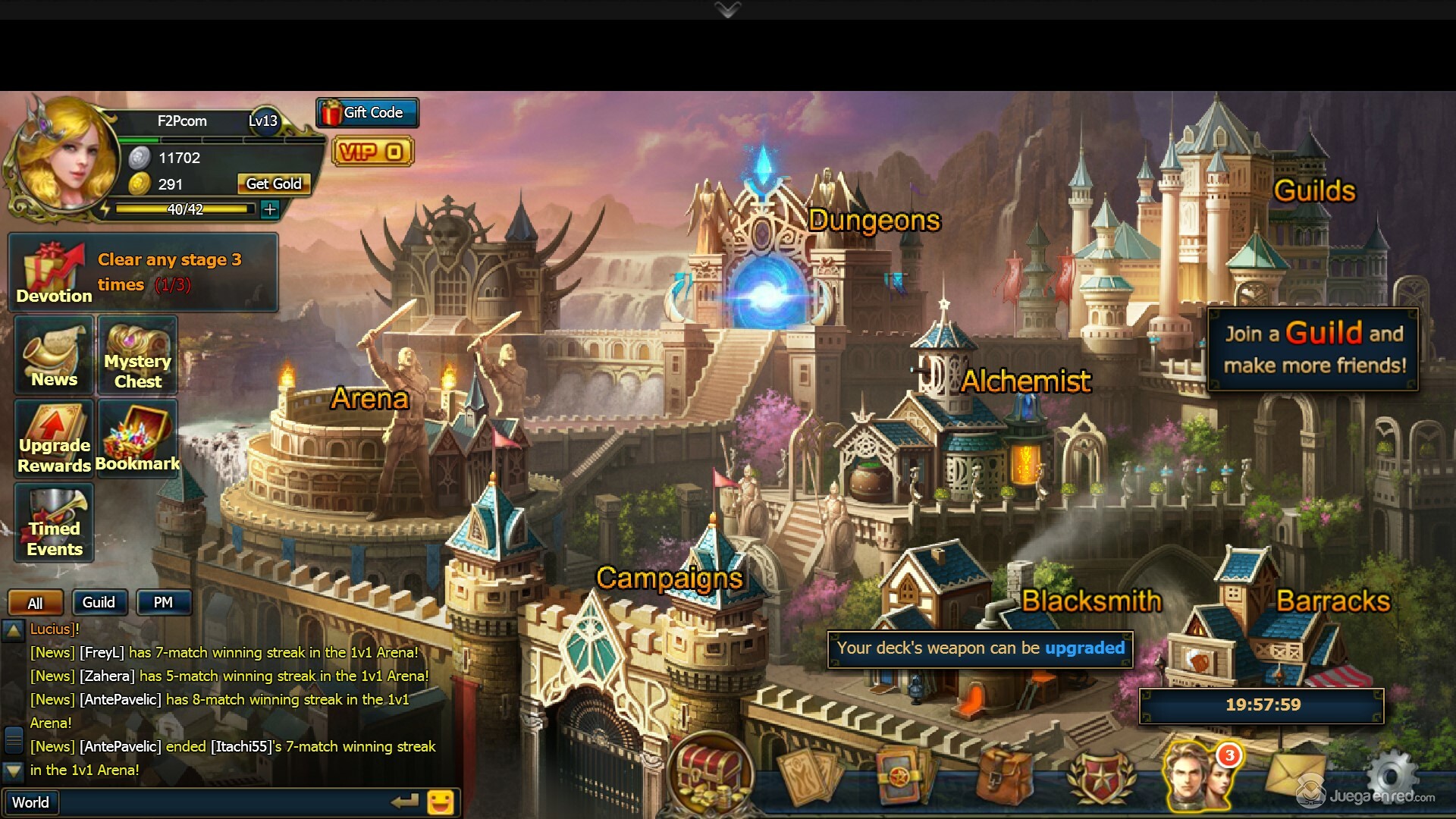Switch chat to the Guild tab

click(99, 603)
